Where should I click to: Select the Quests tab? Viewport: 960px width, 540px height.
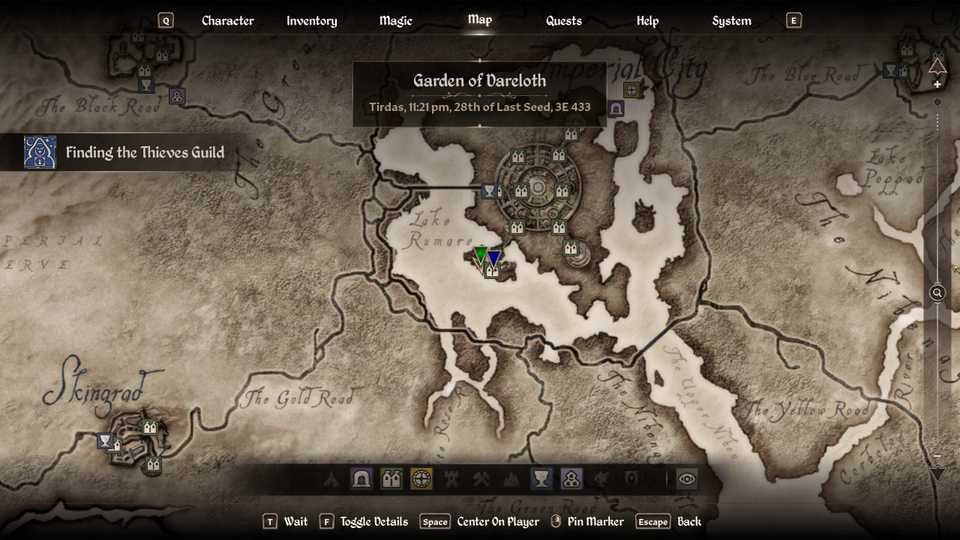tap(564, 21)
